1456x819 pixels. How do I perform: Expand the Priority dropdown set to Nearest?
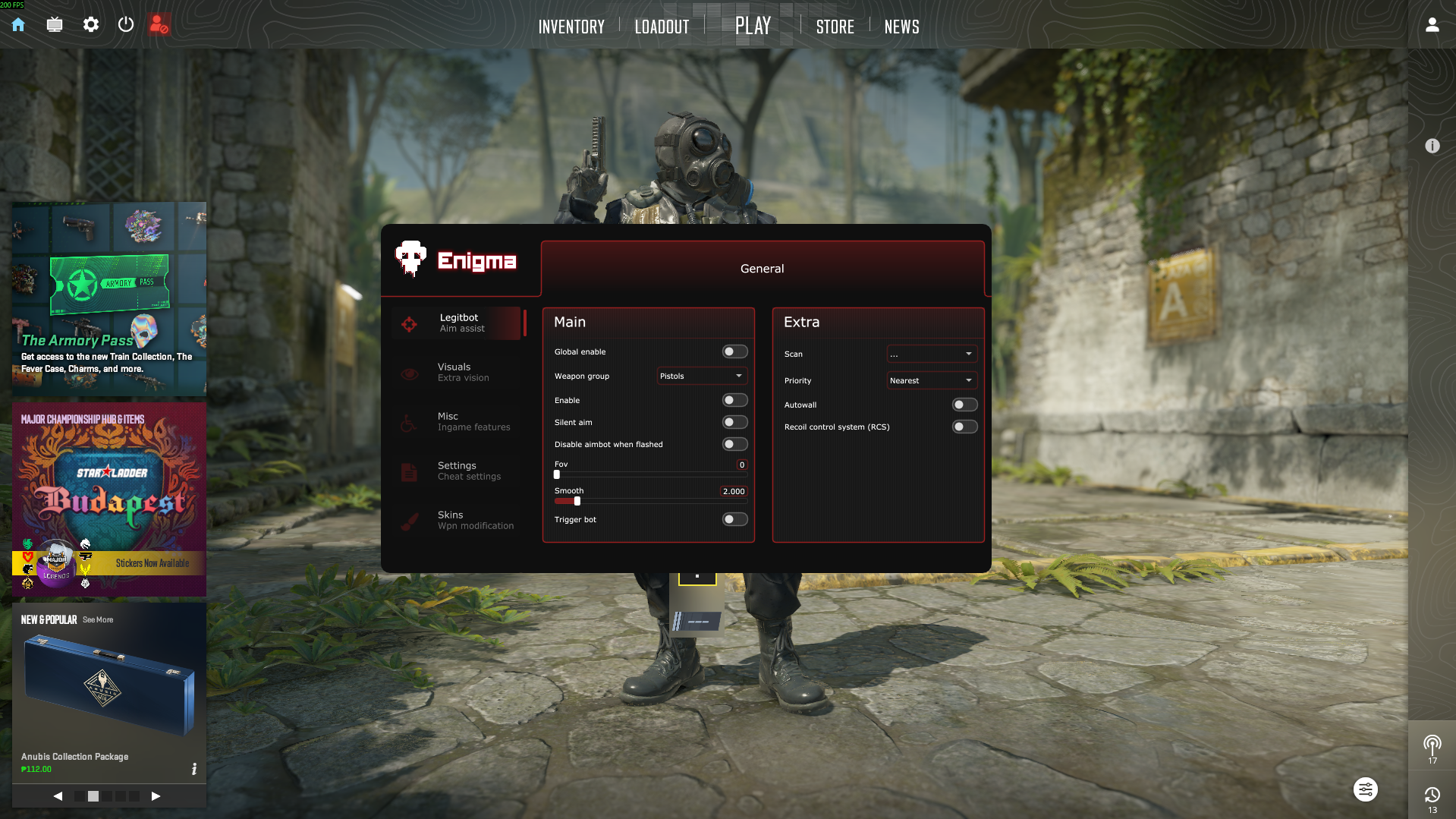[931, 380]
